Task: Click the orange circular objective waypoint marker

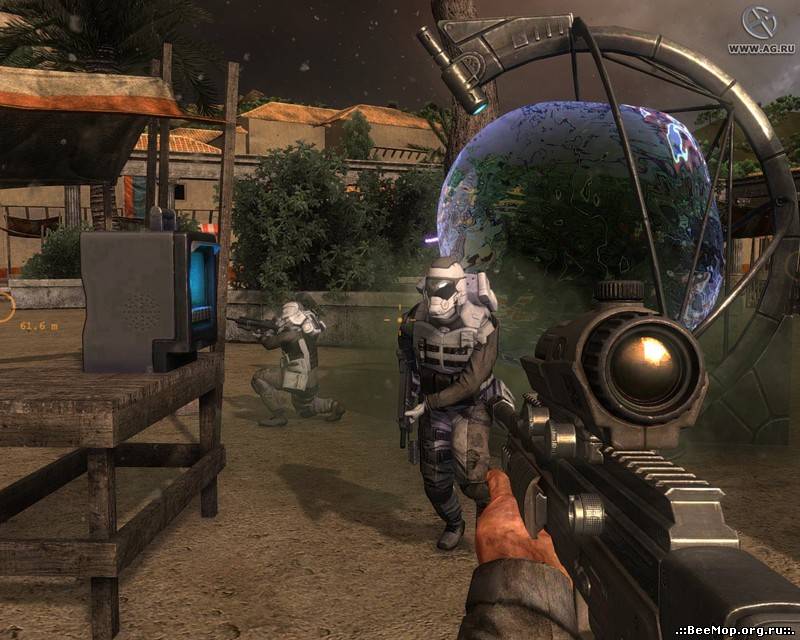Action: [x=5, y=305]
